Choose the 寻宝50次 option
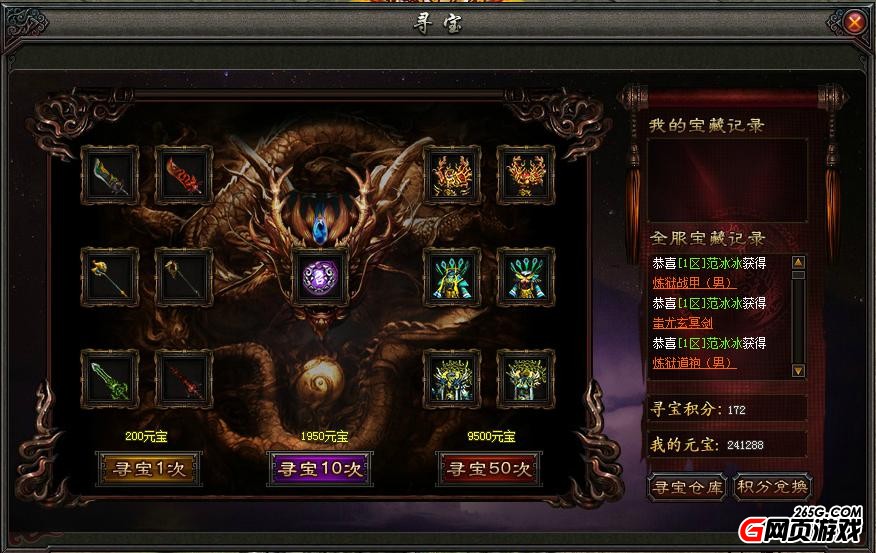This screenshot has height=553, width=876. [x=487, y=468]
